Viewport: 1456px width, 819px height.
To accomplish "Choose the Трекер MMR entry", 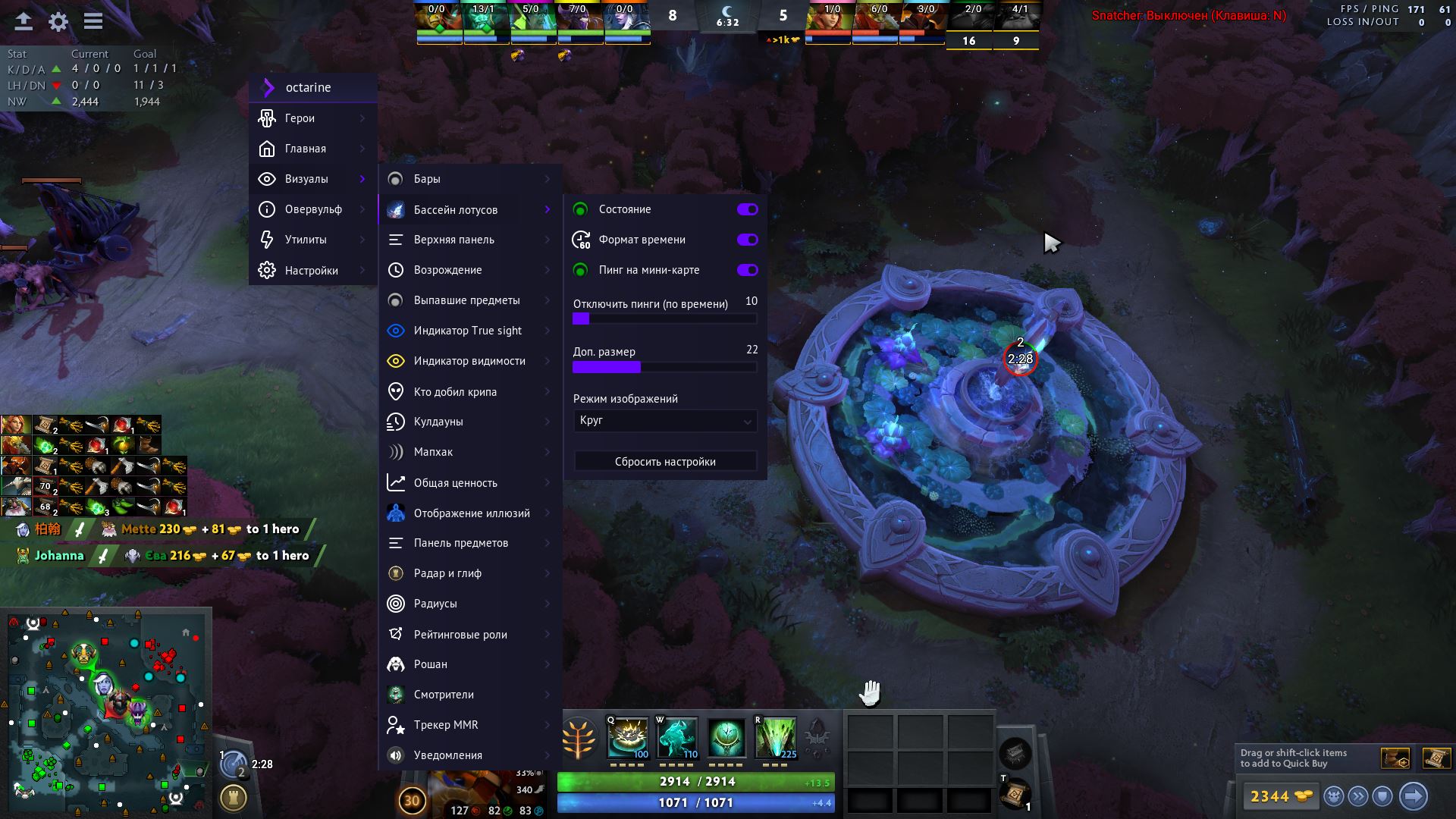I will [x=470, y=725].
